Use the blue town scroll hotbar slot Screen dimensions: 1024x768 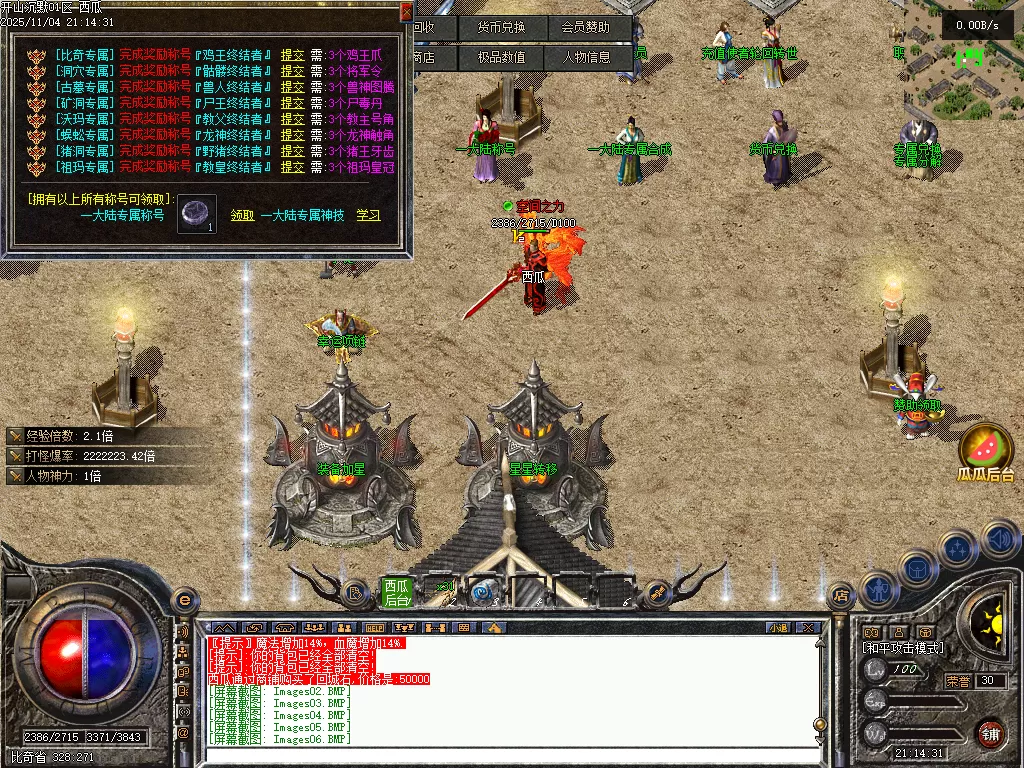484,593
